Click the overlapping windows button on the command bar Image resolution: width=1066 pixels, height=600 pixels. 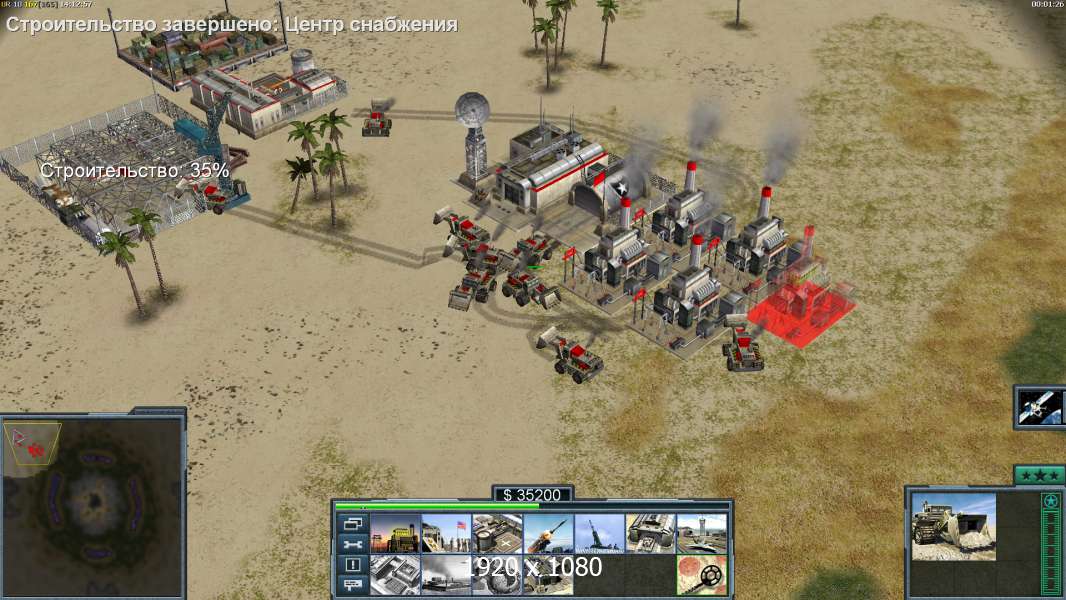click(x=351, y=523)
